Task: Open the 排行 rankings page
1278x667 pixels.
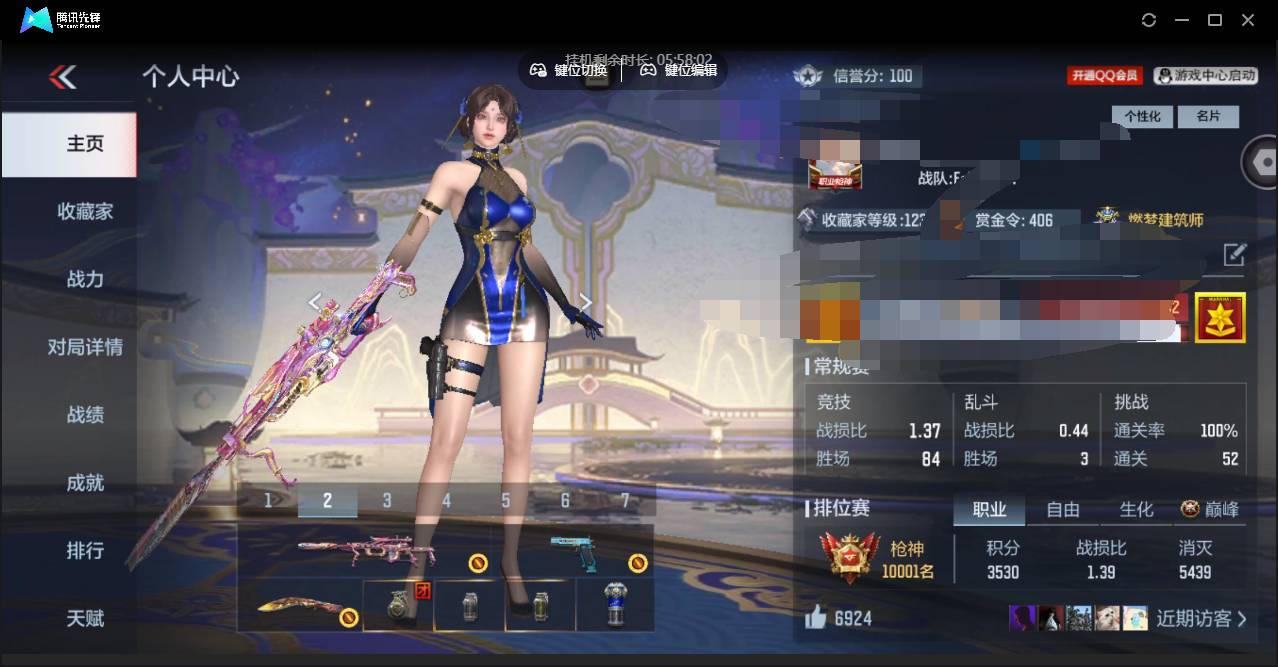Action: pyautogui.click(x=85, y=551)
